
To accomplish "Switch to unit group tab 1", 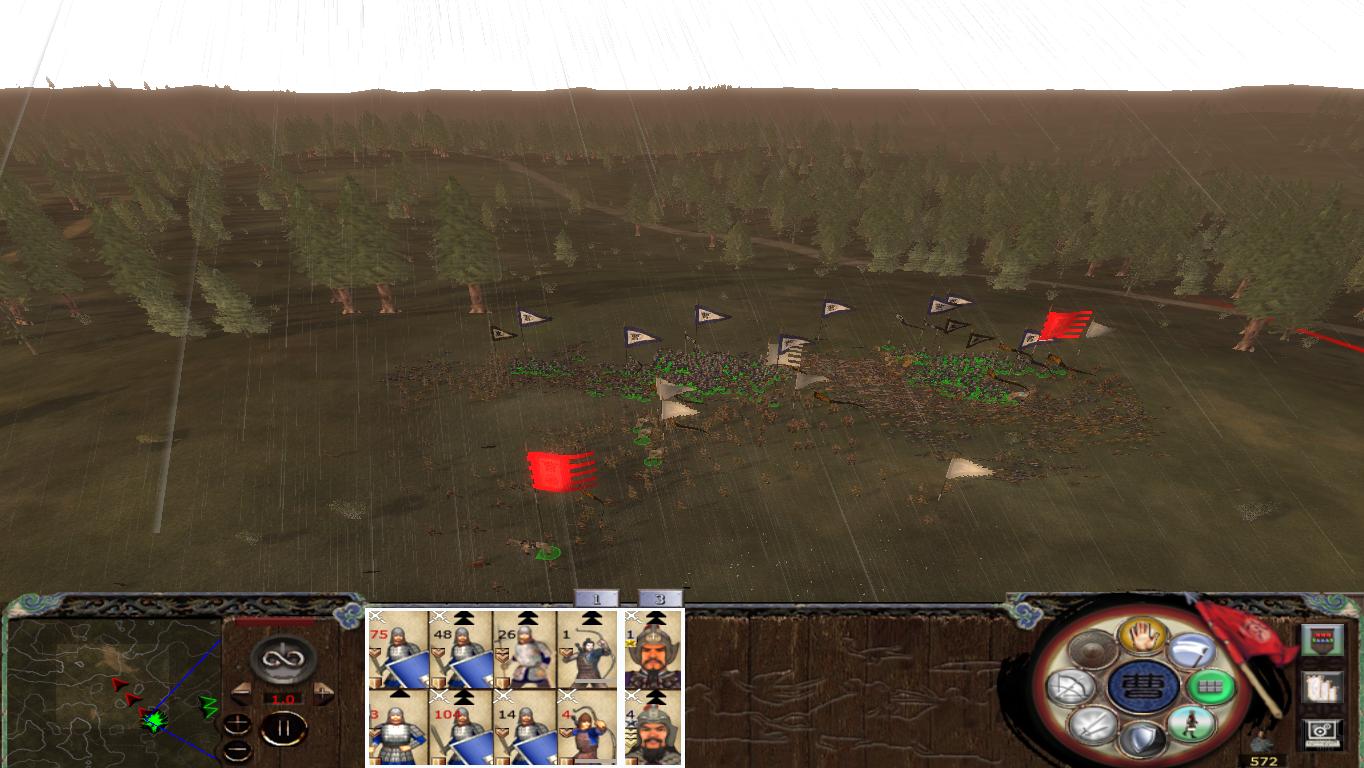I will 597,597.
